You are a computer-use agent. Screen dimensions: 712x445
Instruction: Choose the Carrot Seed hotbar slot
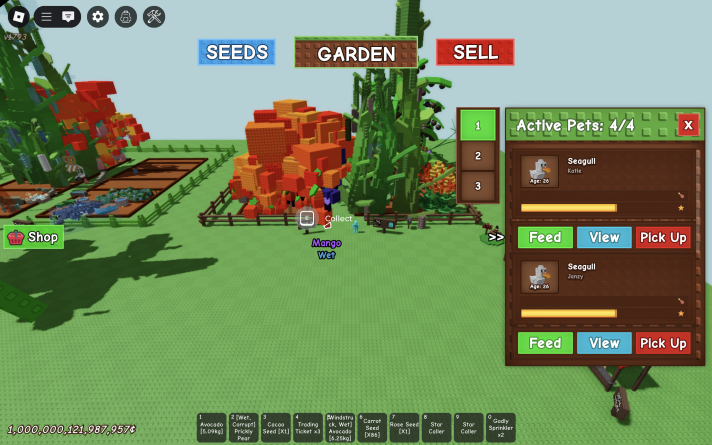coord(372,428)
